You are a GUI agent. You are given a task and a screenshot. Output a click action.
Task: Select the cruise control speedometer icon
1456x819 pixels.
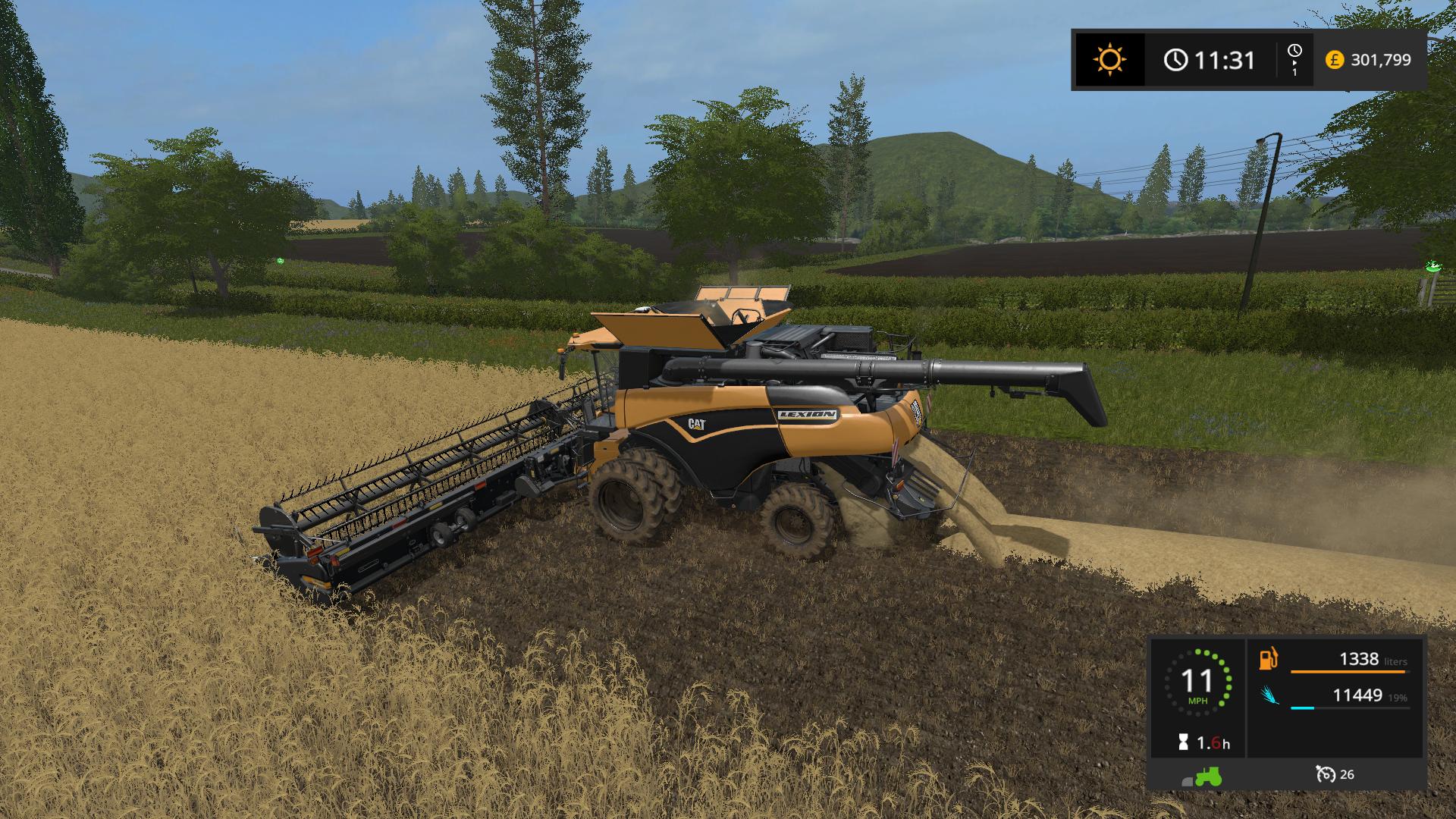click(1326, 774)
